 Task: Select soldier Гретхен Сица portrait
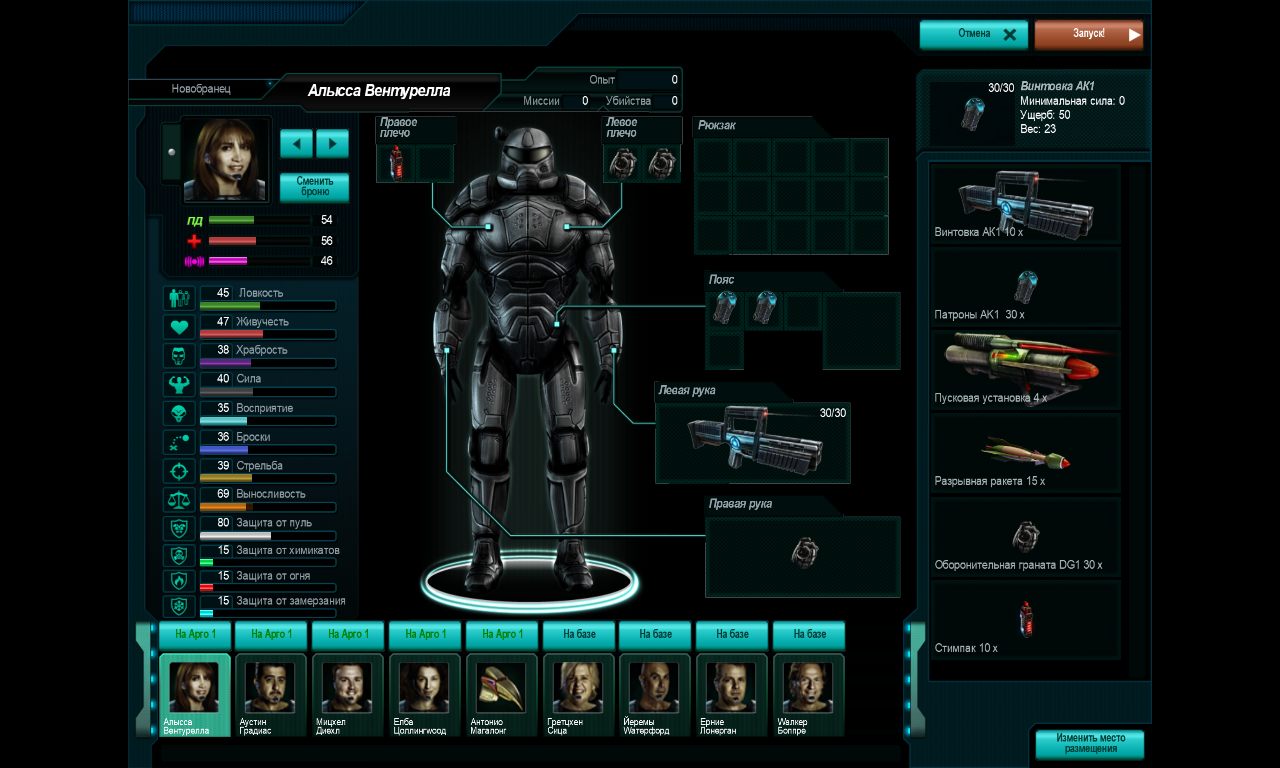(578, 690)
